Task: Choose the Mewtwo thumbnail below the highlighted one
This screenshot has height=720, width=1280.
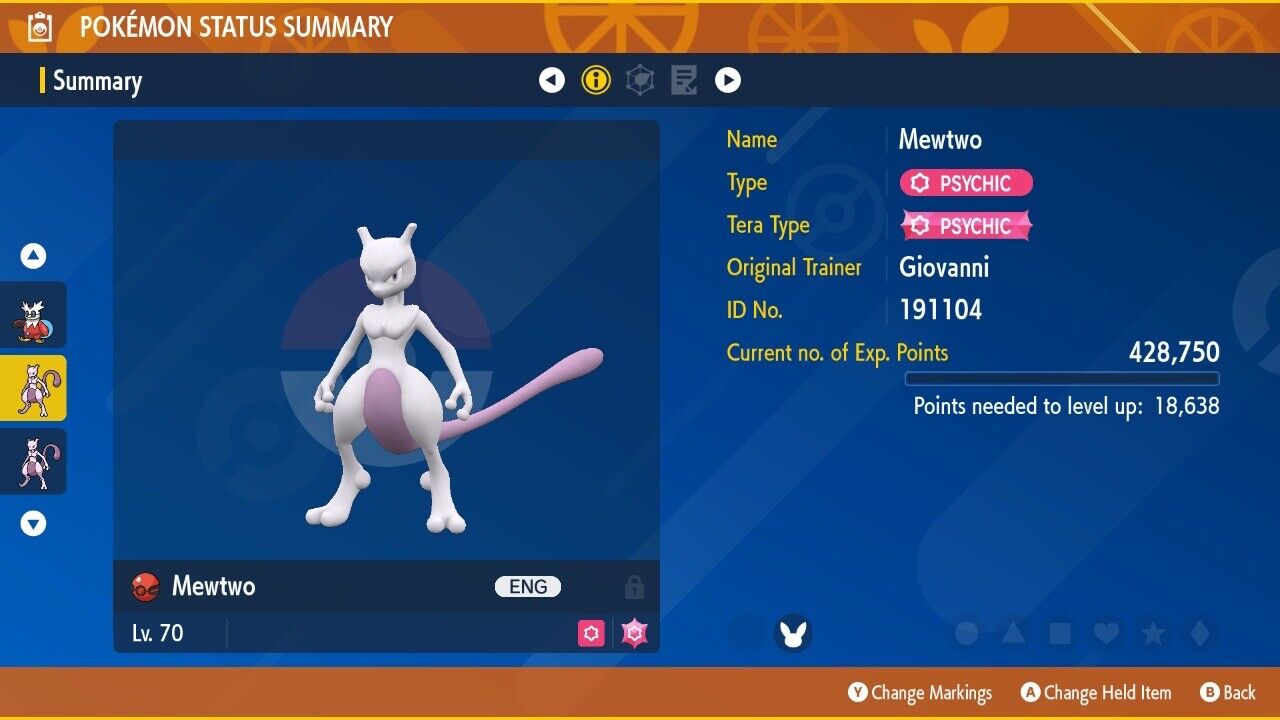Action: (x=34, y=461)
